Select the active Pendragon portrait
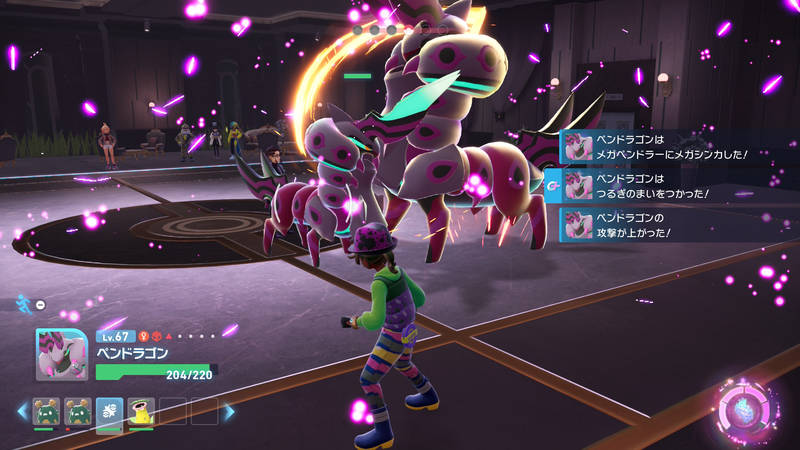 tap(61, 354)
